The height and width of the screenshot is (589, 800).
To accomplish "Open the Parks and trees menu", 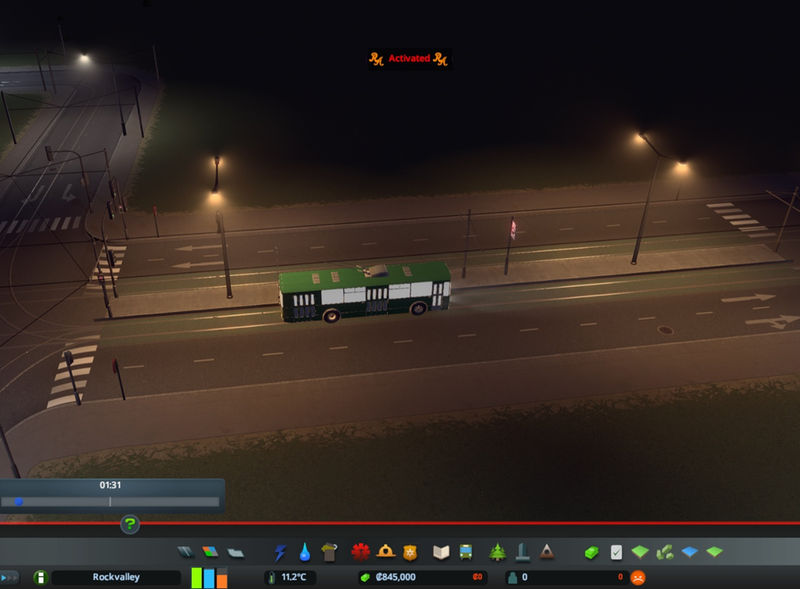I will click(x=497, y=552).
